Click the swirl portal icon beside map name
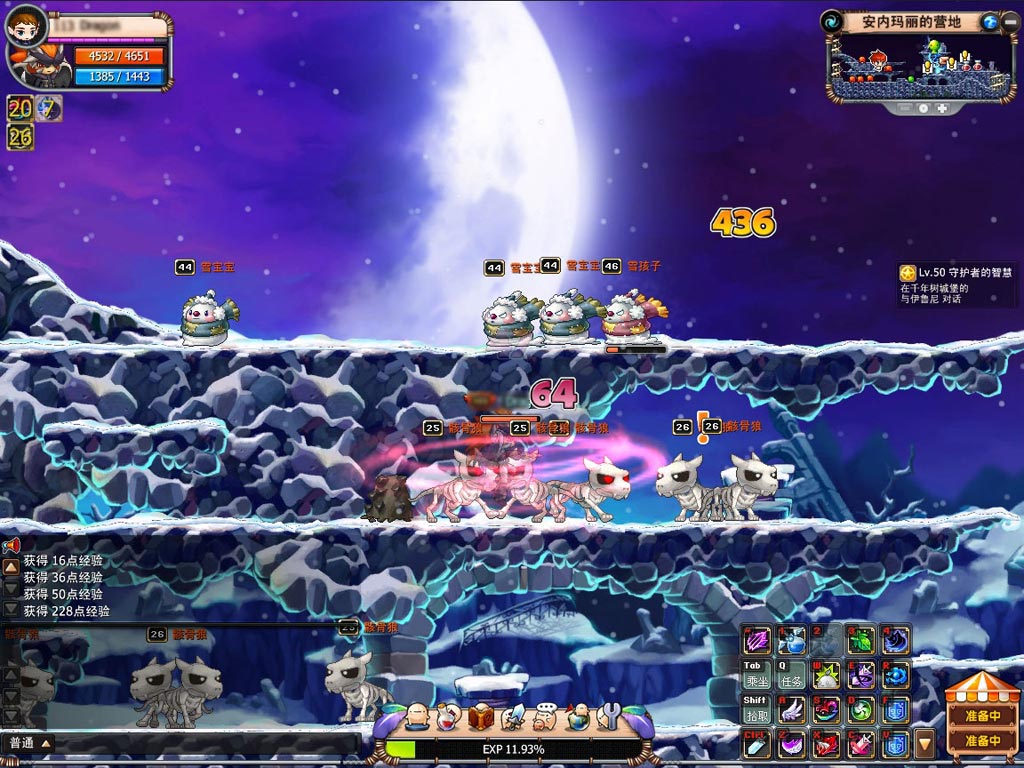This screenshot has height=768, width=1024. tap(832, 21)
